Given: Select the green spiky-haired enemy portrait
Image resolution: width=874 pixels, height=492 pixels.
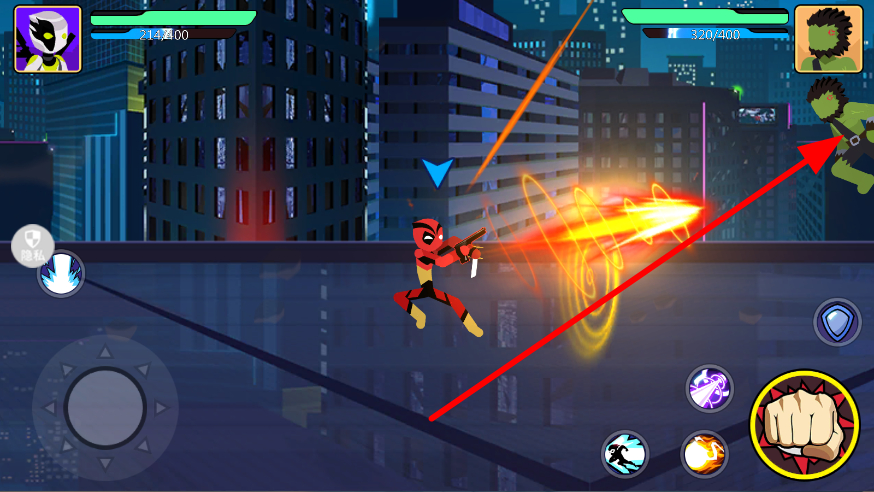Looking at the screenshot, I should 828,39.
